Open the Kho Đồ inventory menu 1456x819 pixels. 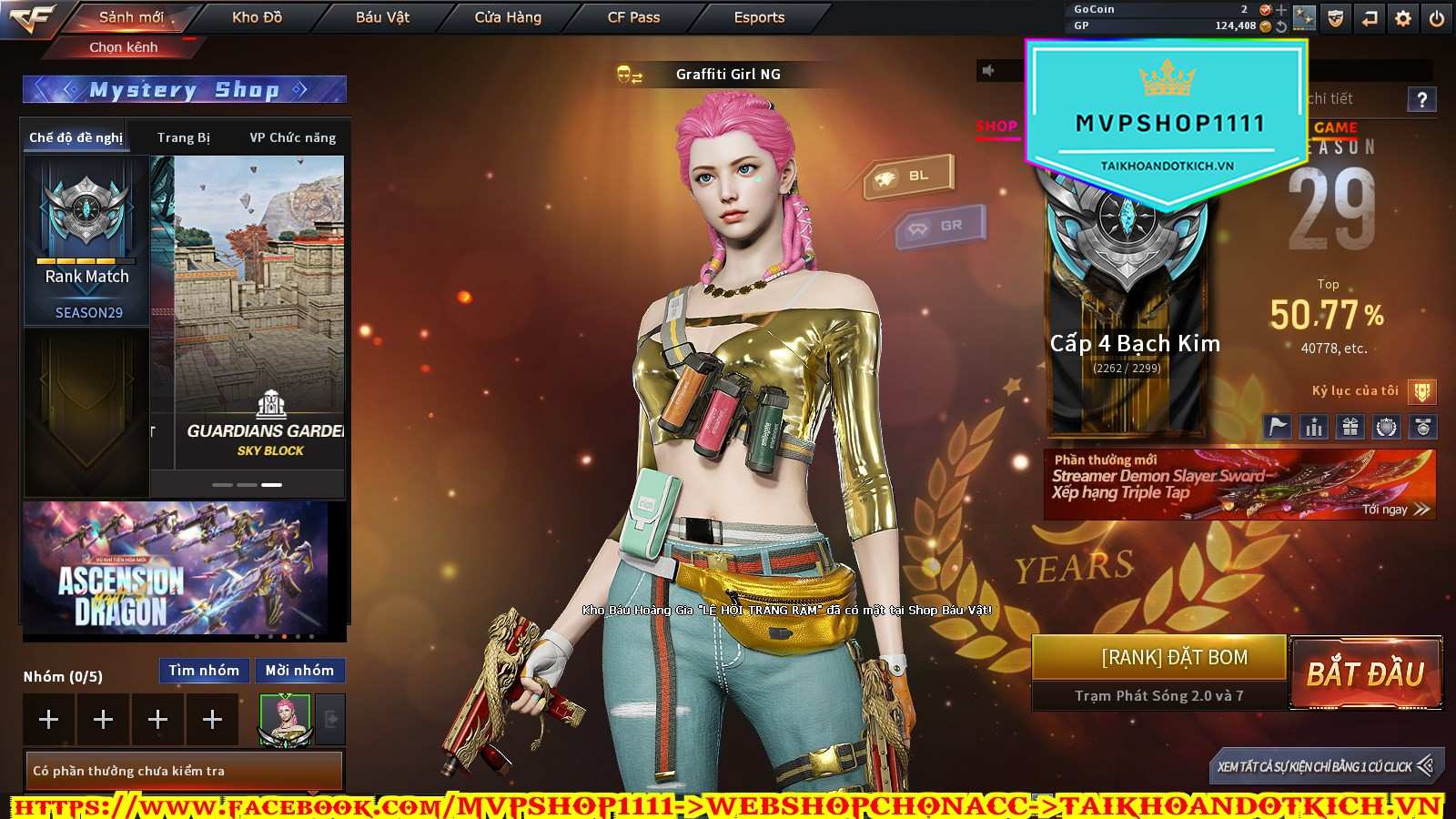pos(257,17)
